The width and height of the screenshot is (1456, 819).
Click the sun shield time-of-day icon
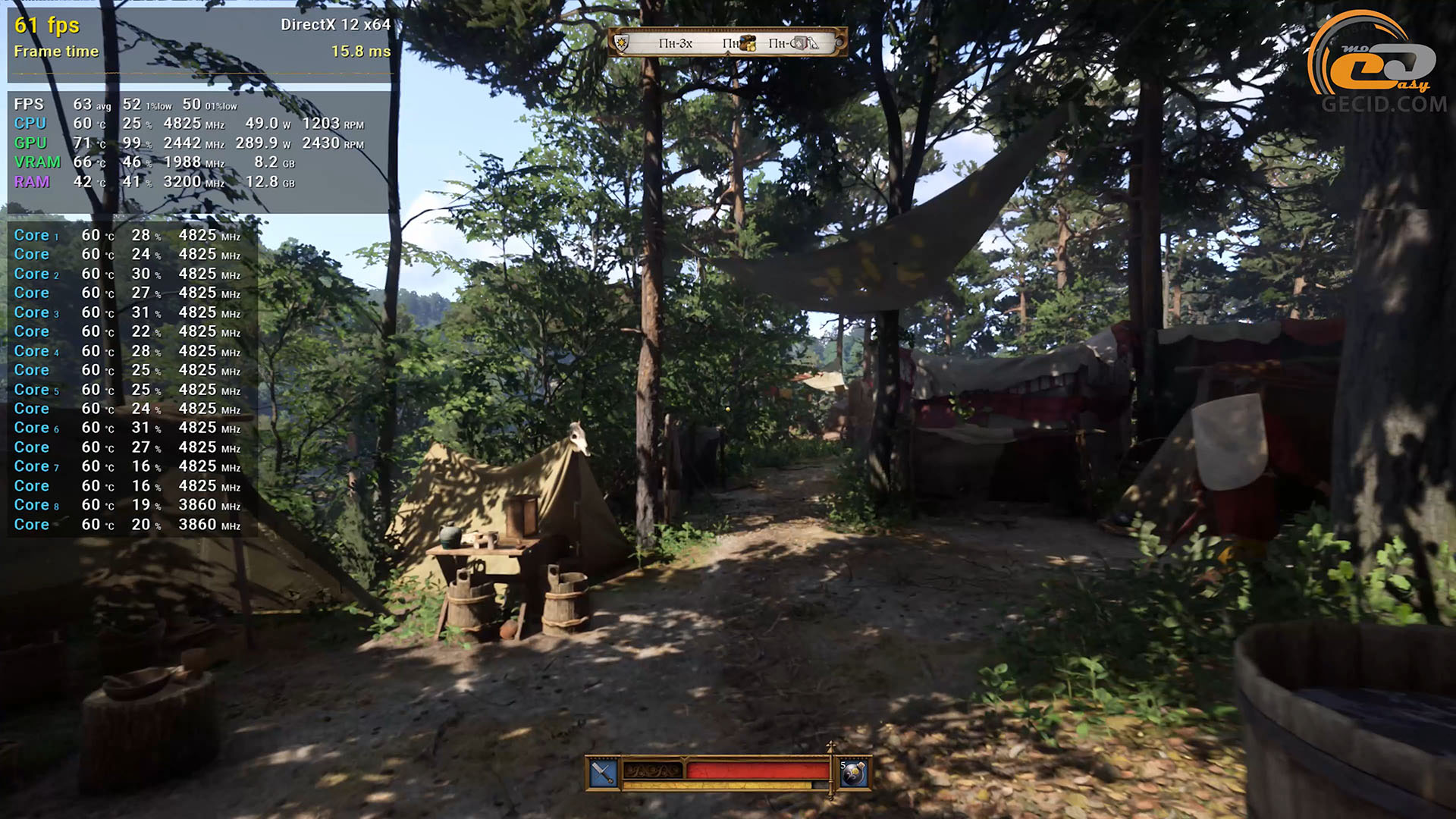click(x=622, y=43)
